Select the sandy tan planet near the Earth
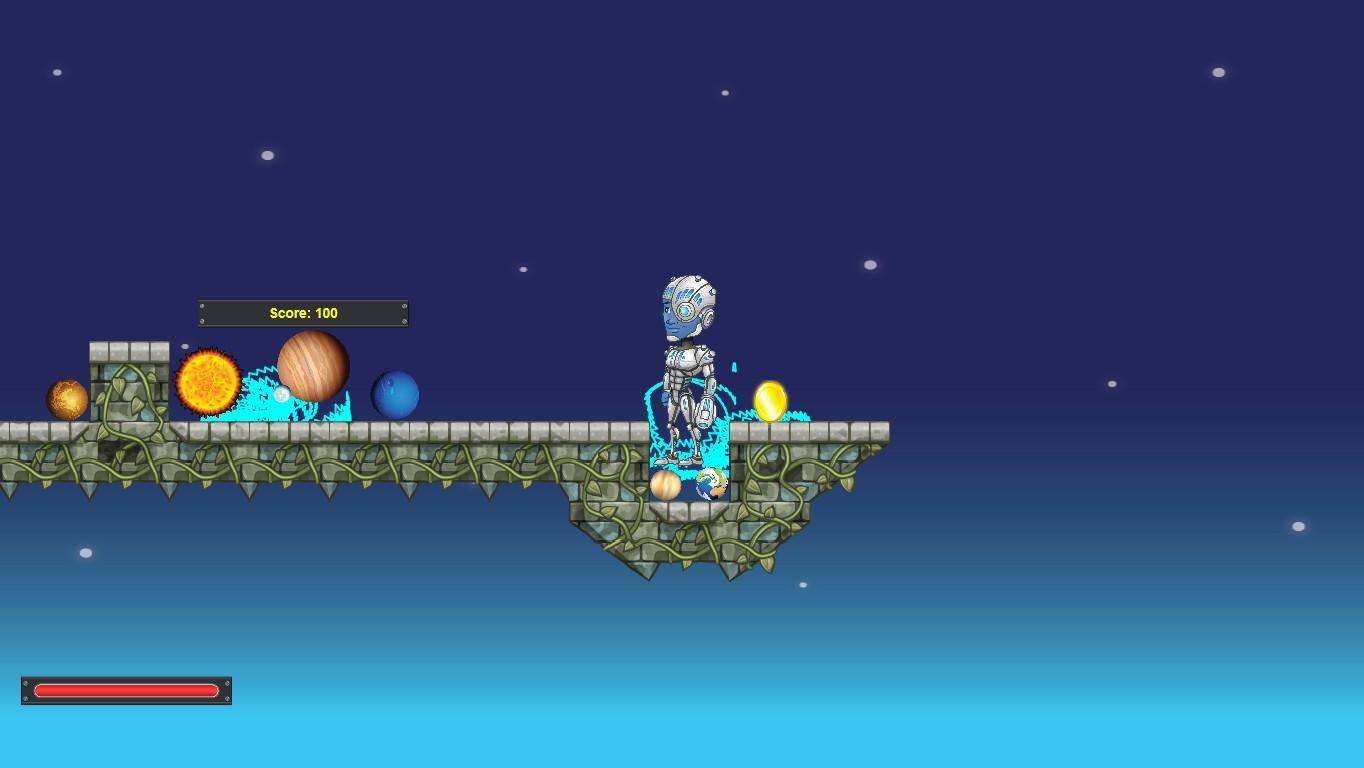This screenshot has width=1364, height=768. (668, 486)
